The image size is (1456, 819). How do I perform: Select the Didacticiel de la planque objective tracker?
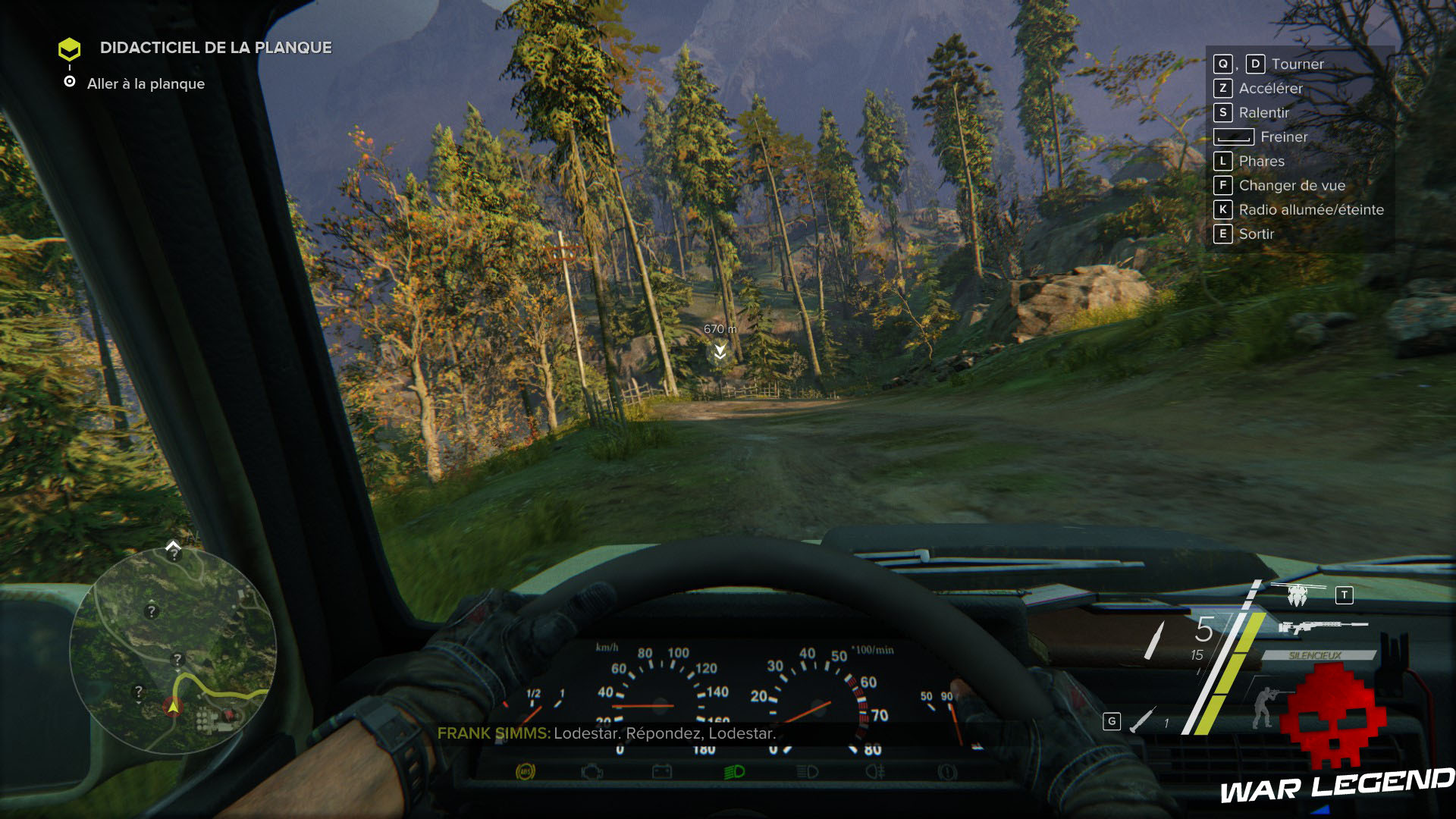tap(215, 48)
